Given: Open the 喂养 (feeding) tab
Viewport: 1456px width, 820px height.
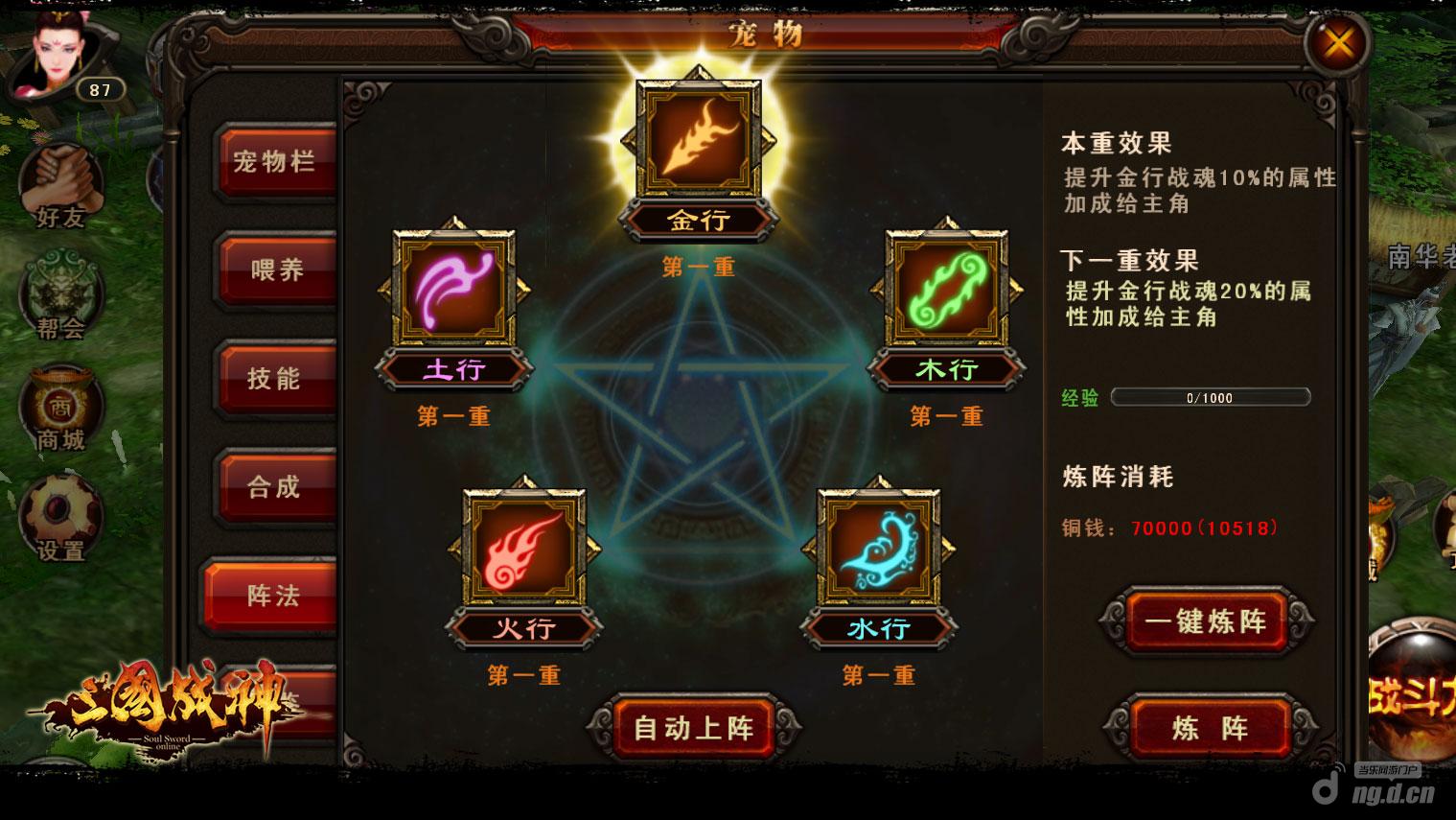Looking at the screenshot, I should pos(274,270).
